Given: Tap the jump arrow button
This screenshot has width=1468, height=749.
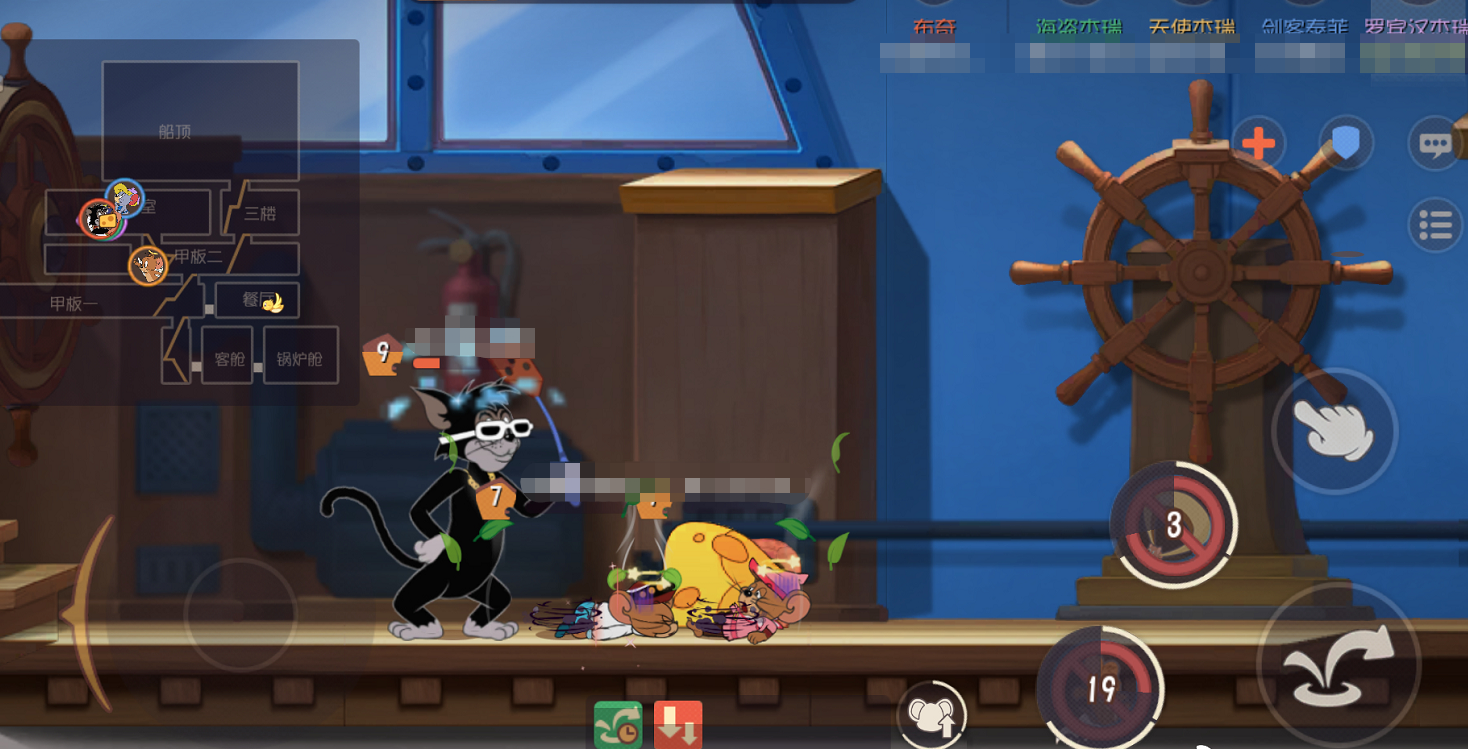Looking at the screenshot, I should (1338, 664).
